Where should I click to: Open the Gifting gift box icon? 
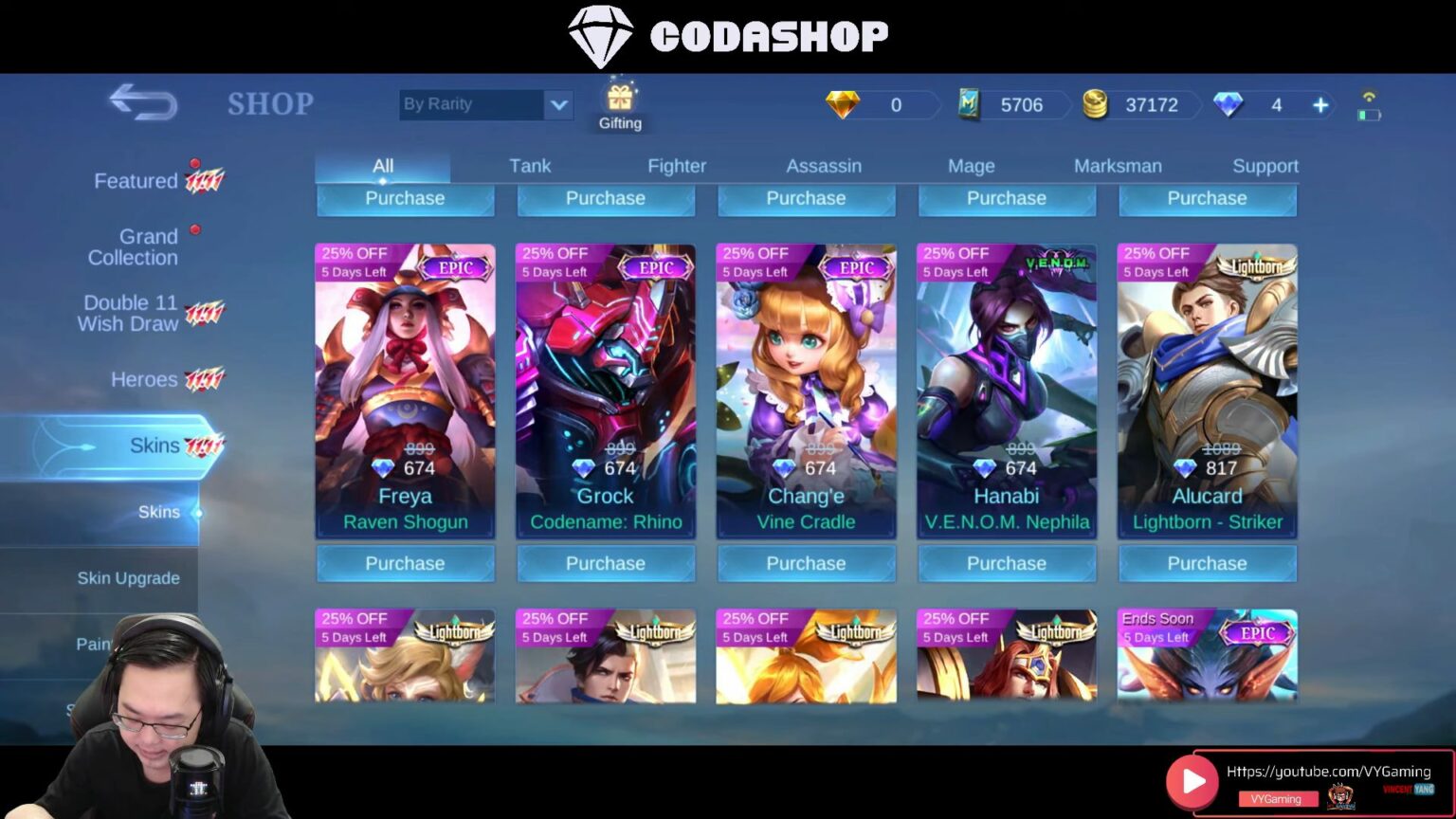(619, 100)
